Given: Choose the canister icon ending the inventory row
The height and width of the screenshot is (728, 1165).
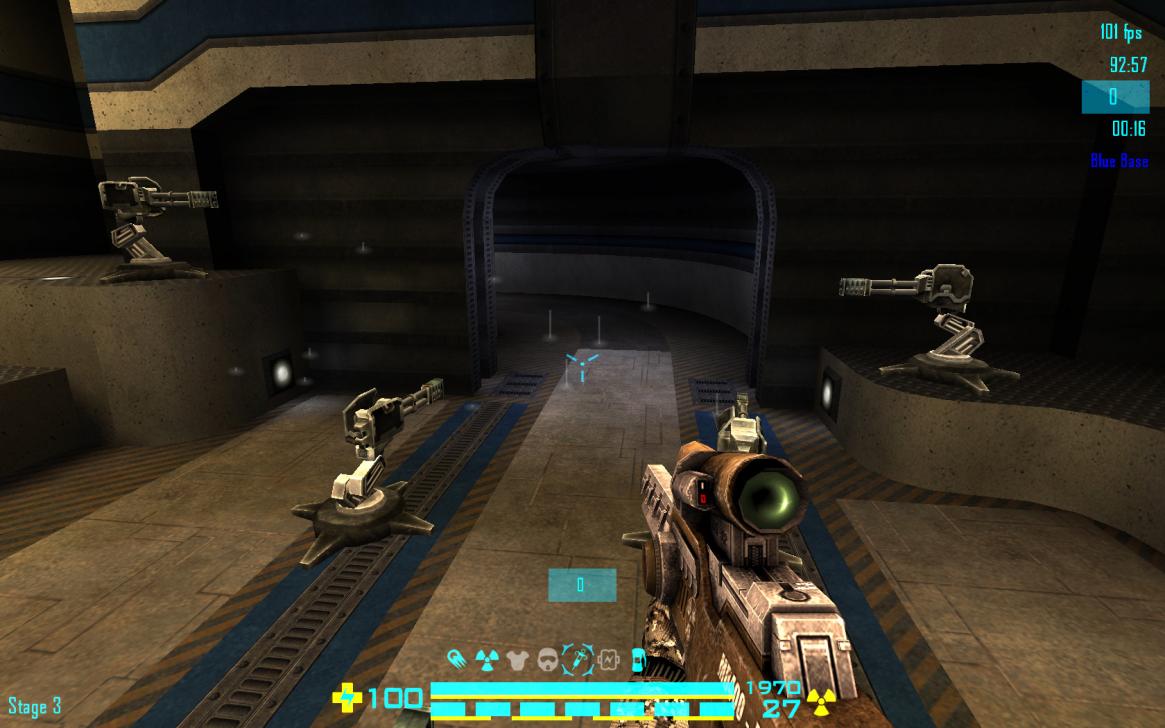Looking at the screenshot, I should point(638,659).
